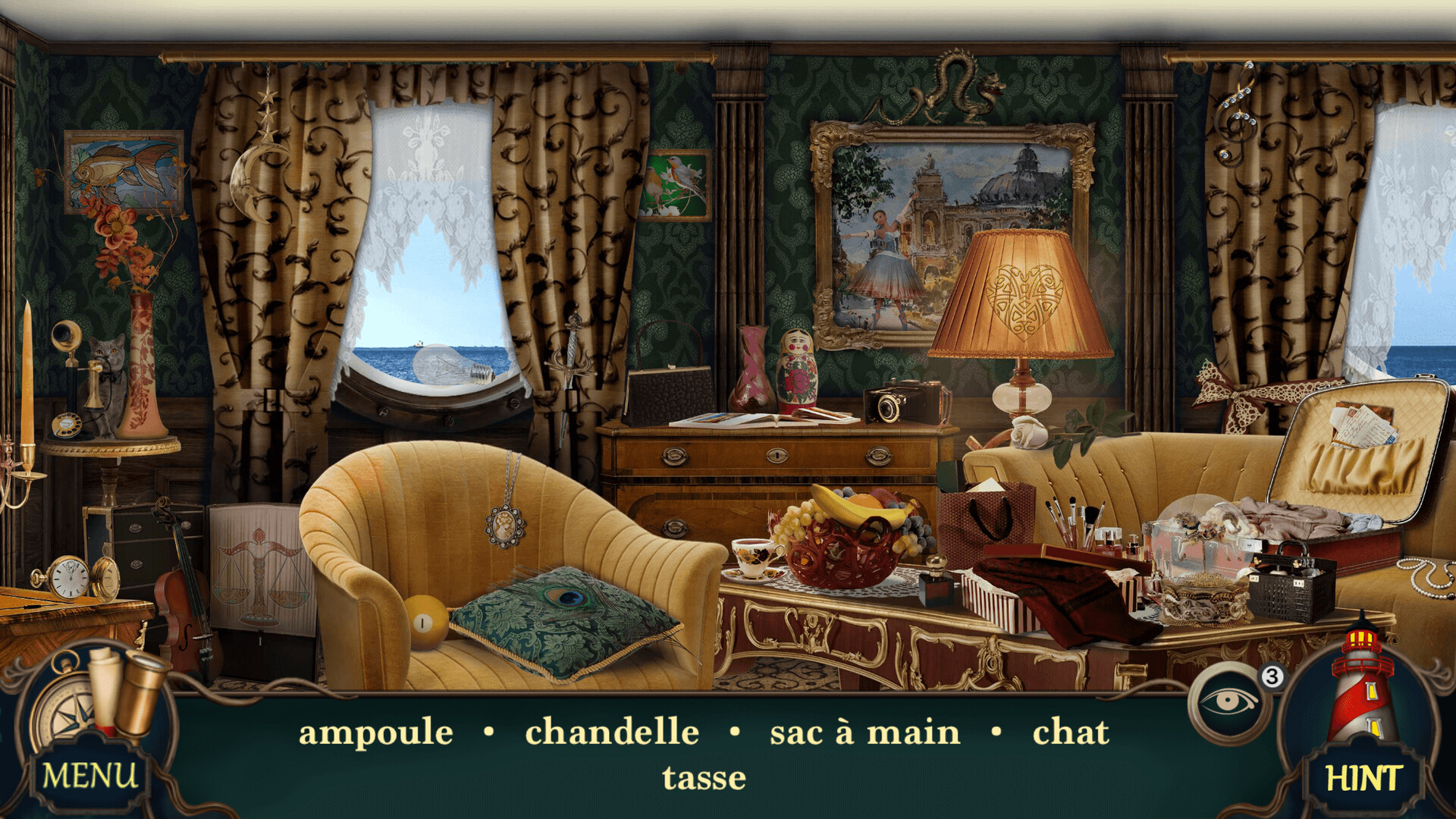Select the word 'chat' in the object list

(1069, 732)
